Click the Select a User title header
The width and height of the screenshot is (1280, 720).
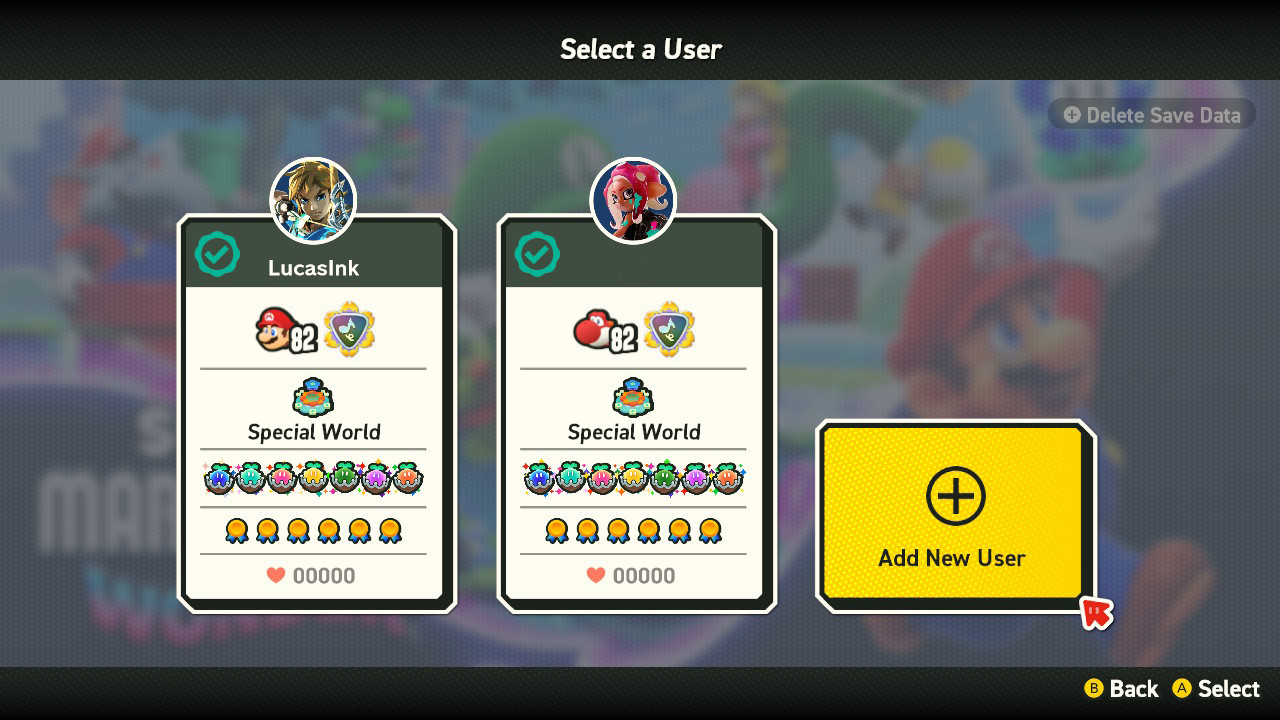click(x=640, y=49)
